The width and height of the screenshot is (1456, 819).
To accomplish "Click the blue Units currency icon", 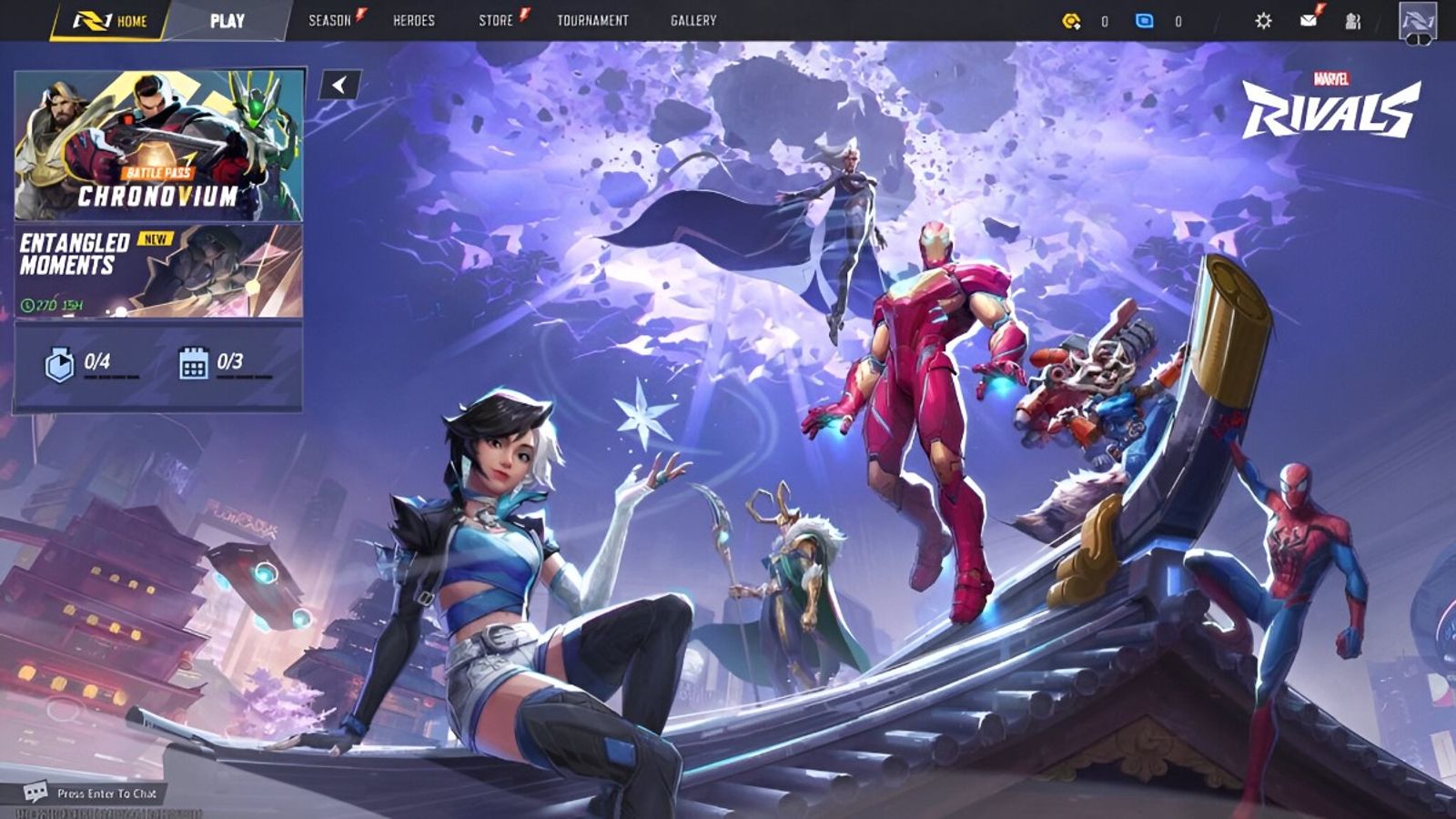I will point(1145,20).
